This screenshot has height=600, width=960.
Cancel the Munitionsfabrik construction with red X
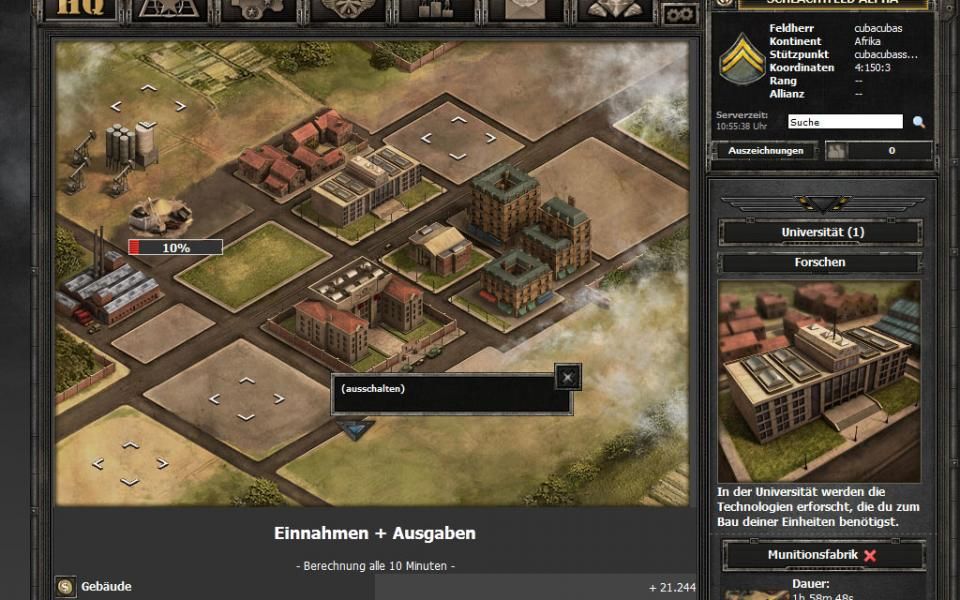870,556
